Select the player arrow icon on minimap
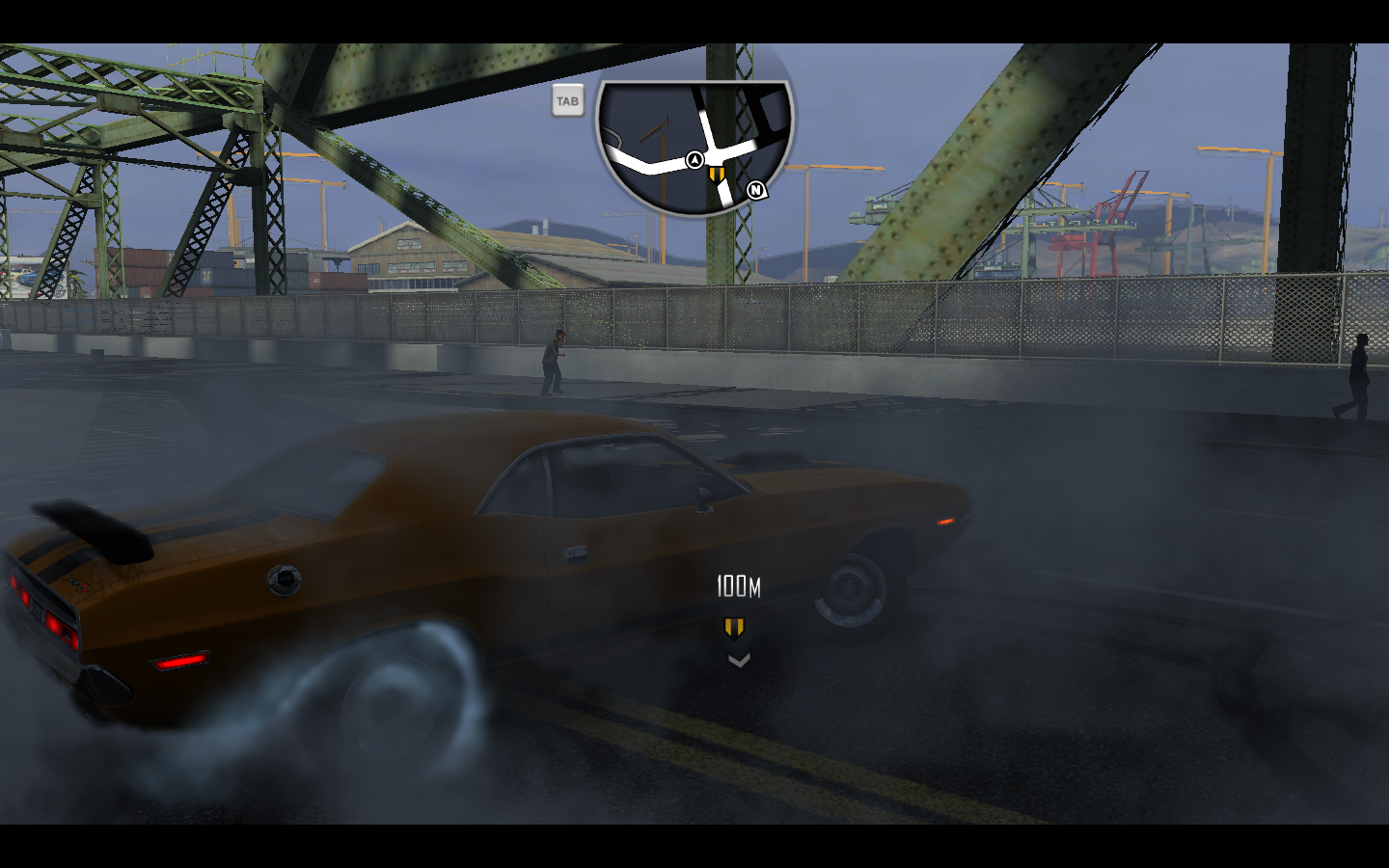Screen dimensions: 1389x868 694,160
